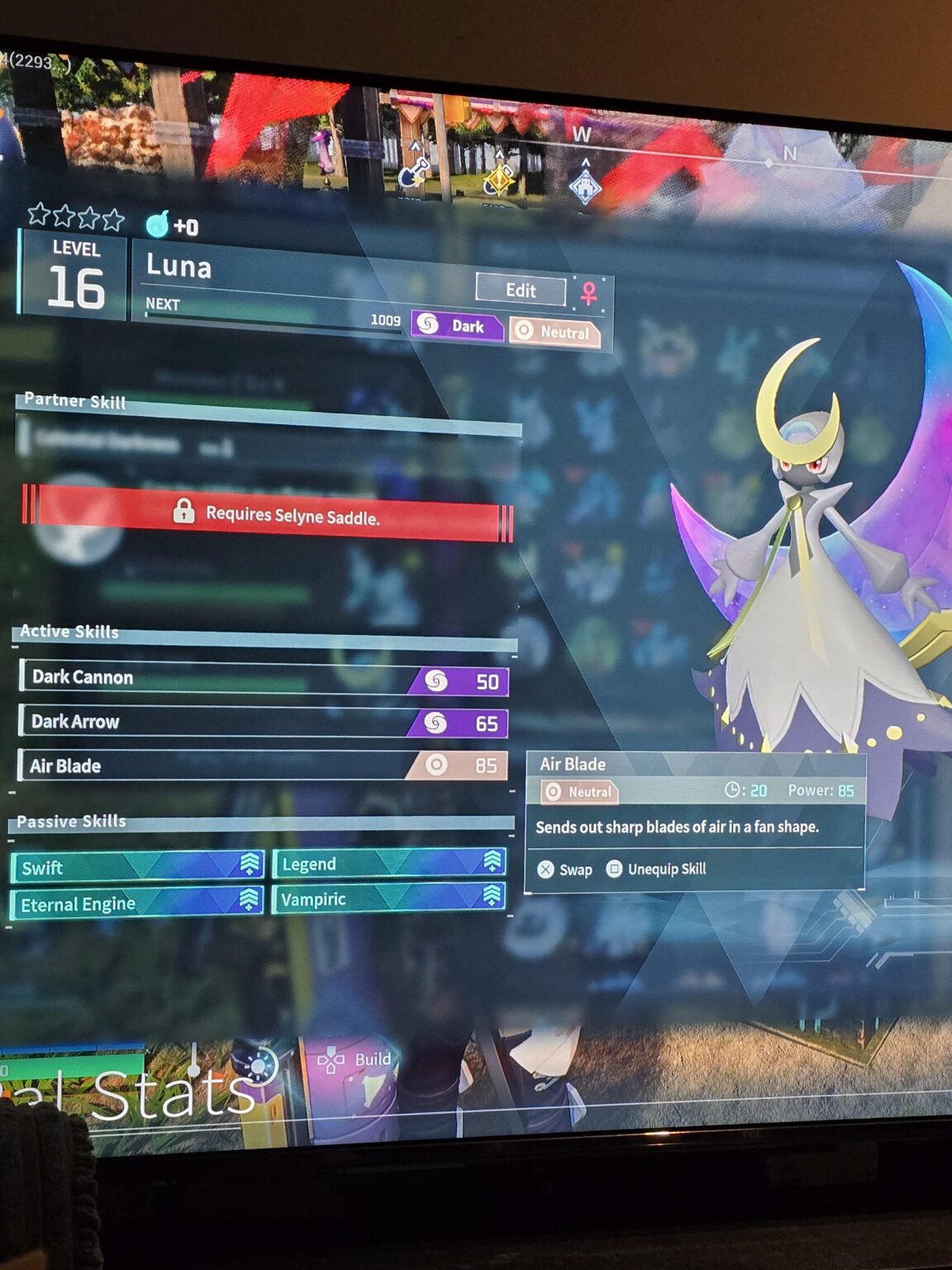This screenshot has height=1270, width=952.
Task: Click the Edit name button
Action: pos(521,290)
